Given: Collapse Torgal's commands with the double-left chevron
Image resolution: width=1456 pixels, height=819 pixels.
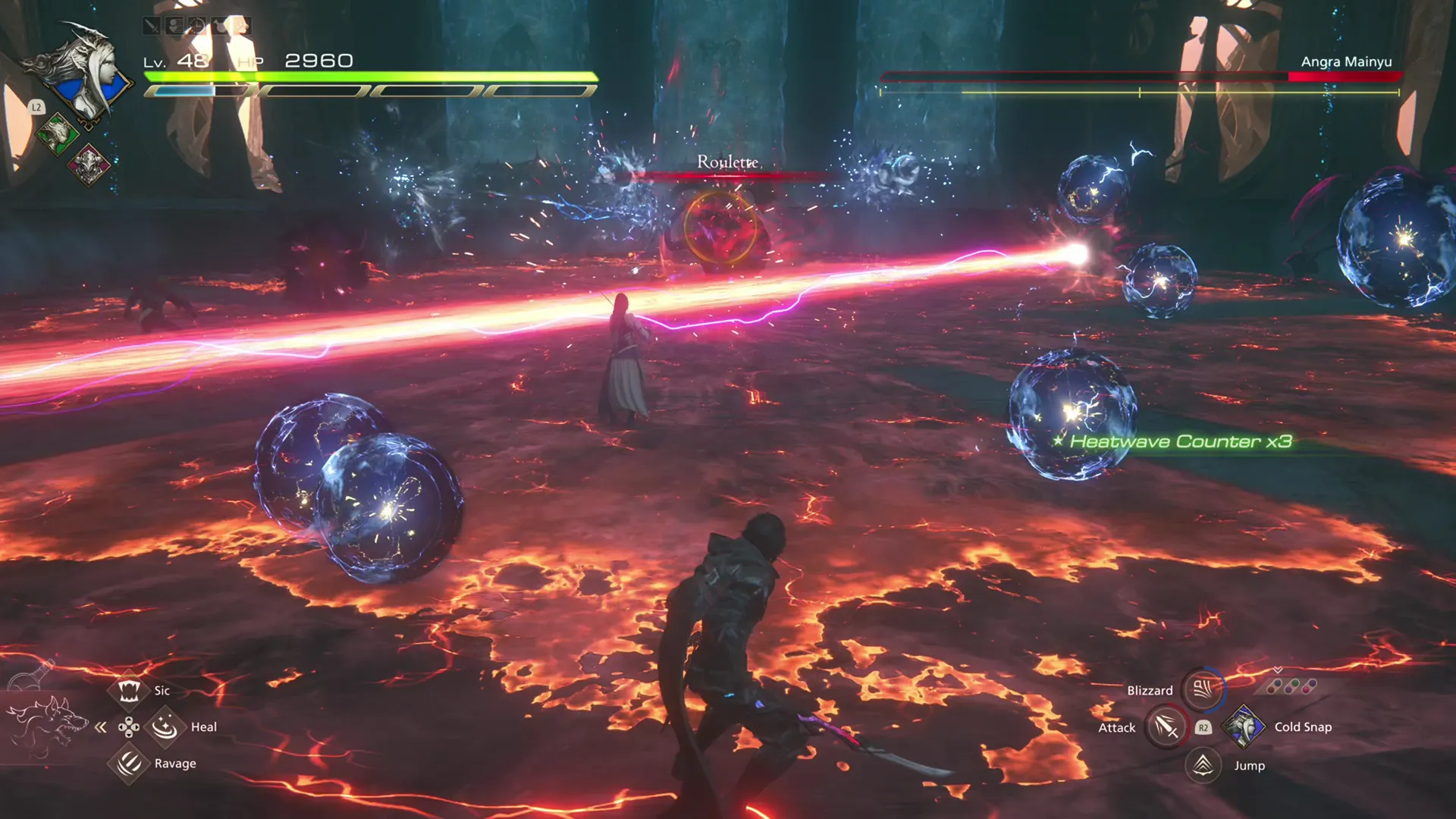Looking at the screenshot, I should (100, 727).
